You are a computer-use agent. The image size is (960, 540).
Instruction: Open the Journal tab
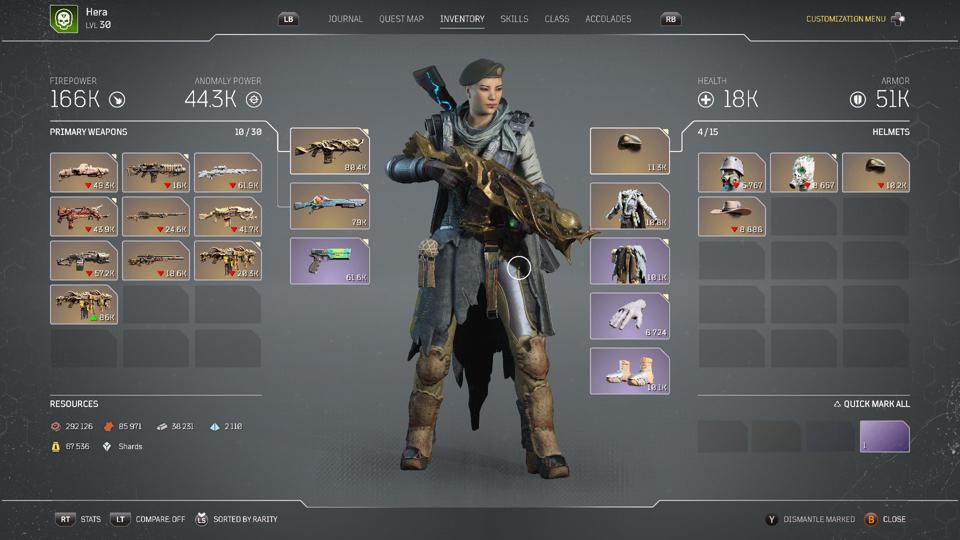pos(345,19)
